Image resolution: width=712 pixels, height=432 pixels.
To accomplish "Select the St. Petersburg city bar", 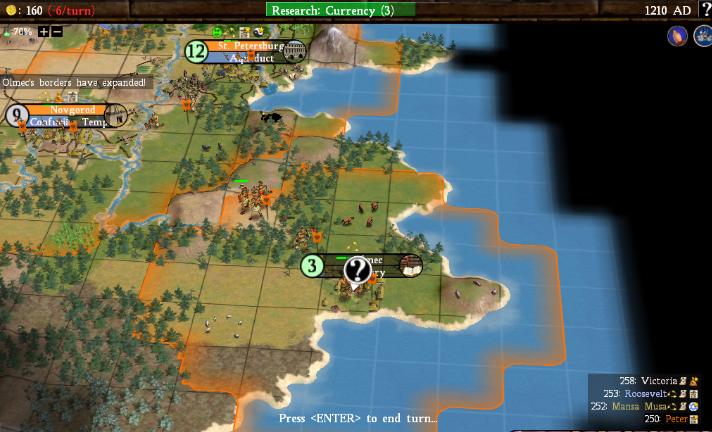I will click(244, 51).
